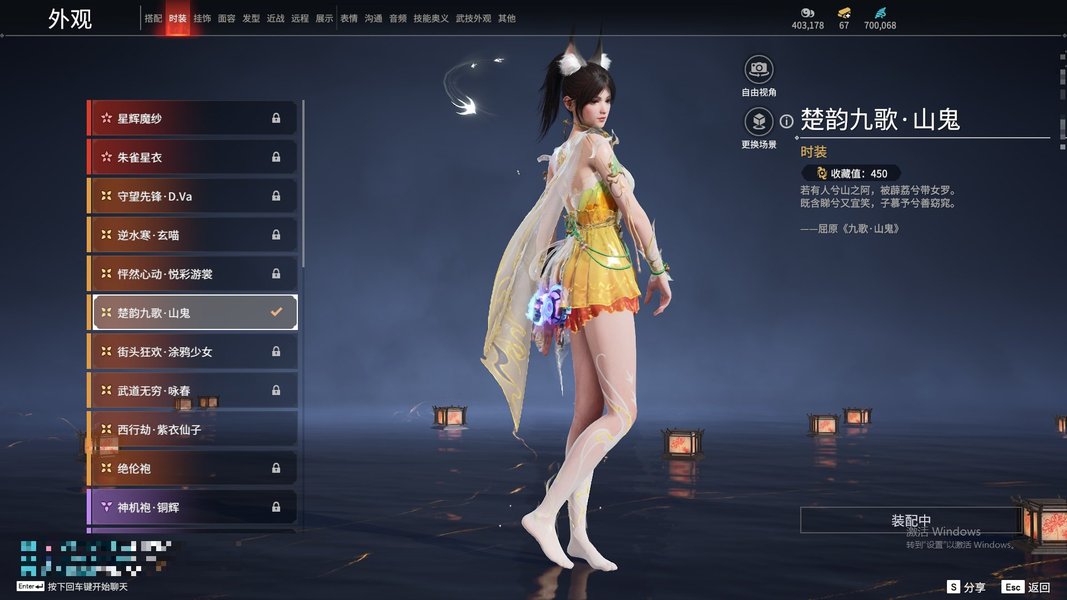
Task: Select the 星辉魔纱 outfit
Action: [x=192, y=118]
